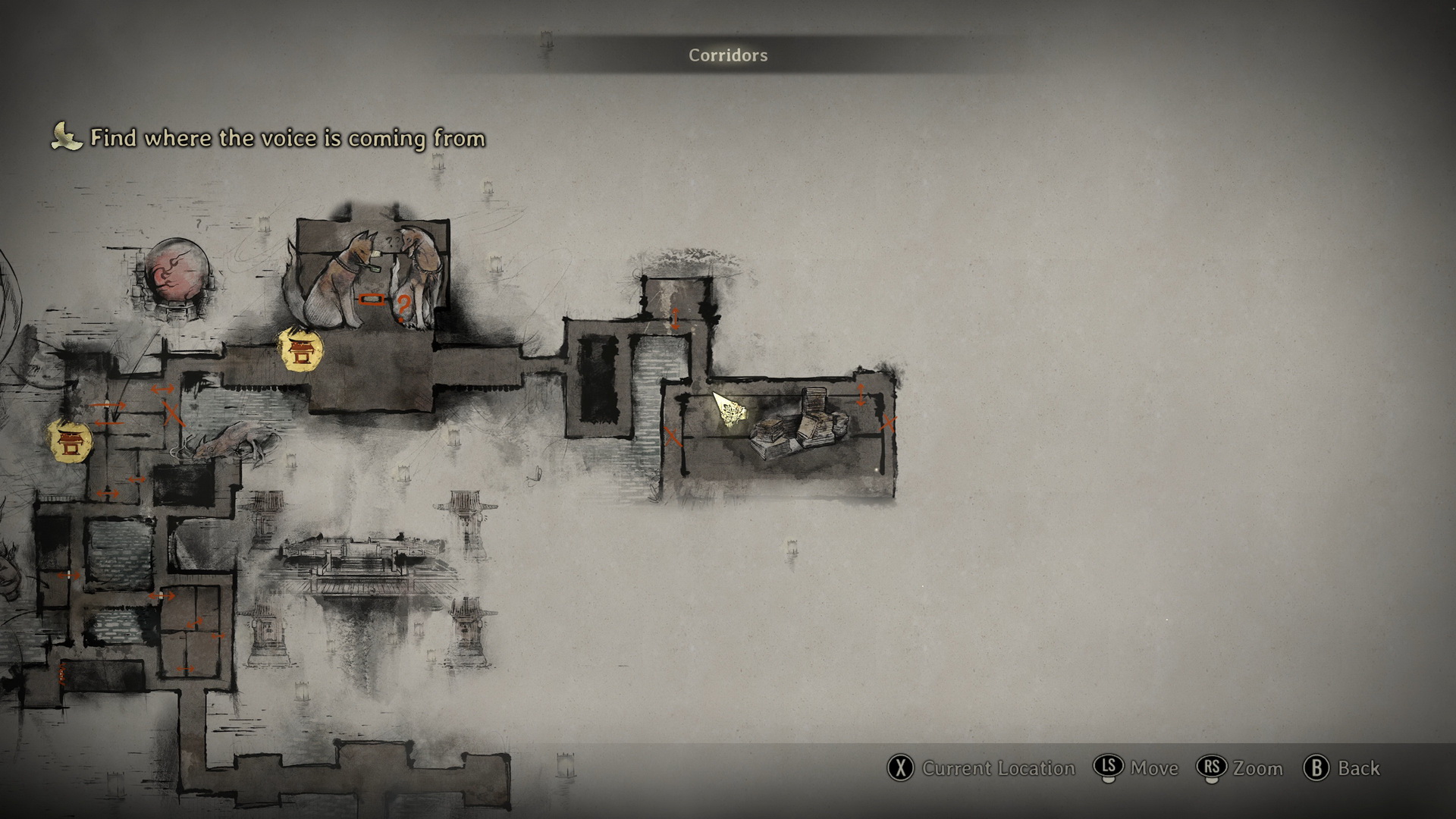Select the shrine marker beside the fox drawing
The height and width of the screenshot is (819, 1456).
click(x=301, y=350)
